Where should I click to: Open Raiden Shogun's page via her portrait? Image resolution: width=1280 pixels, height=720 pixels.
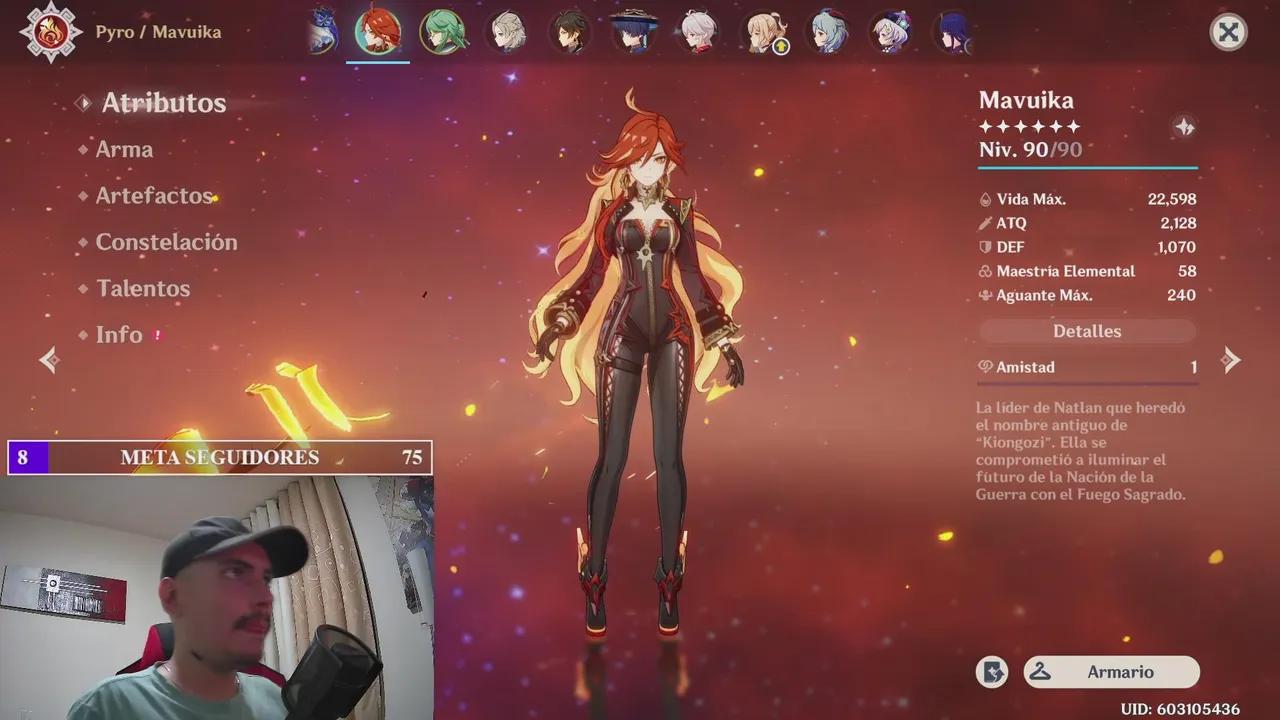point(952,32)
